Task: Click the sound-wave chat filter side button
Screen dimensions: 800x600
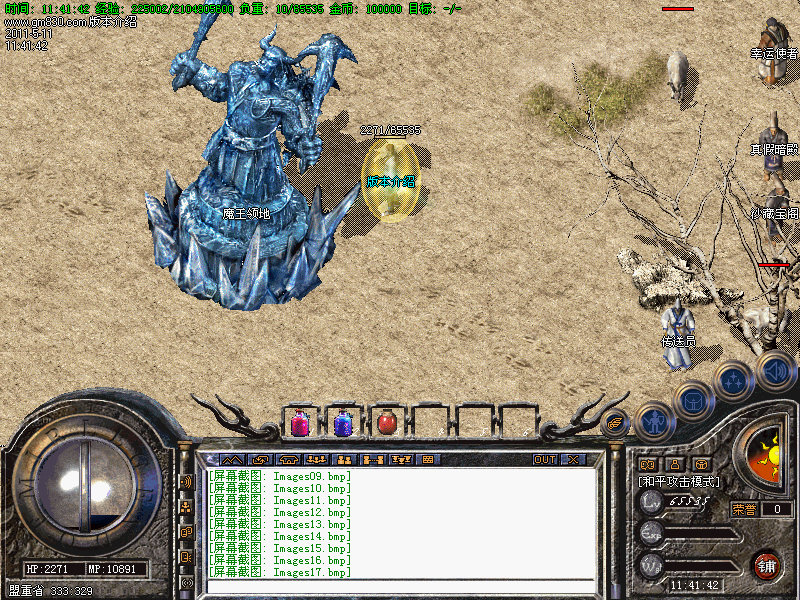Action: point(186,481)
